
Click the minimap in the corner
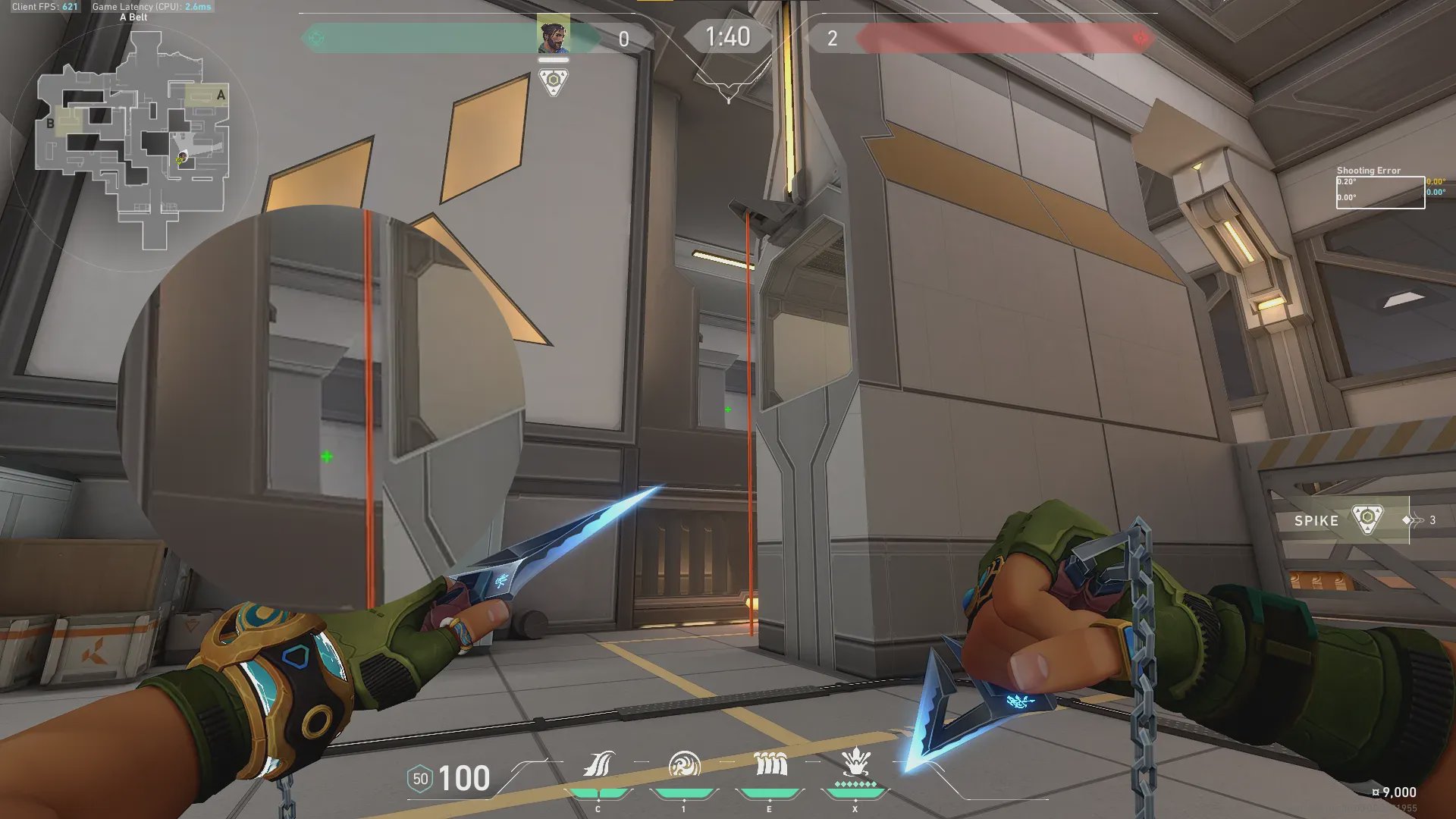(135, 140)
